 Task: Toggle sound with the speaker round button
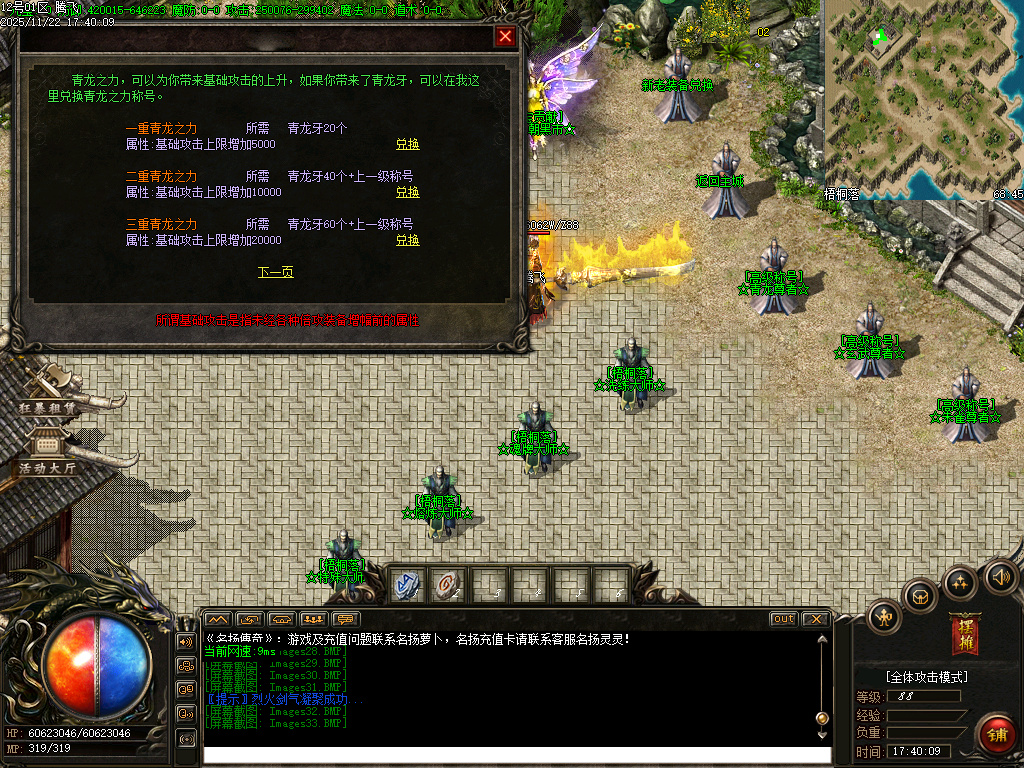click(1000, 576)
